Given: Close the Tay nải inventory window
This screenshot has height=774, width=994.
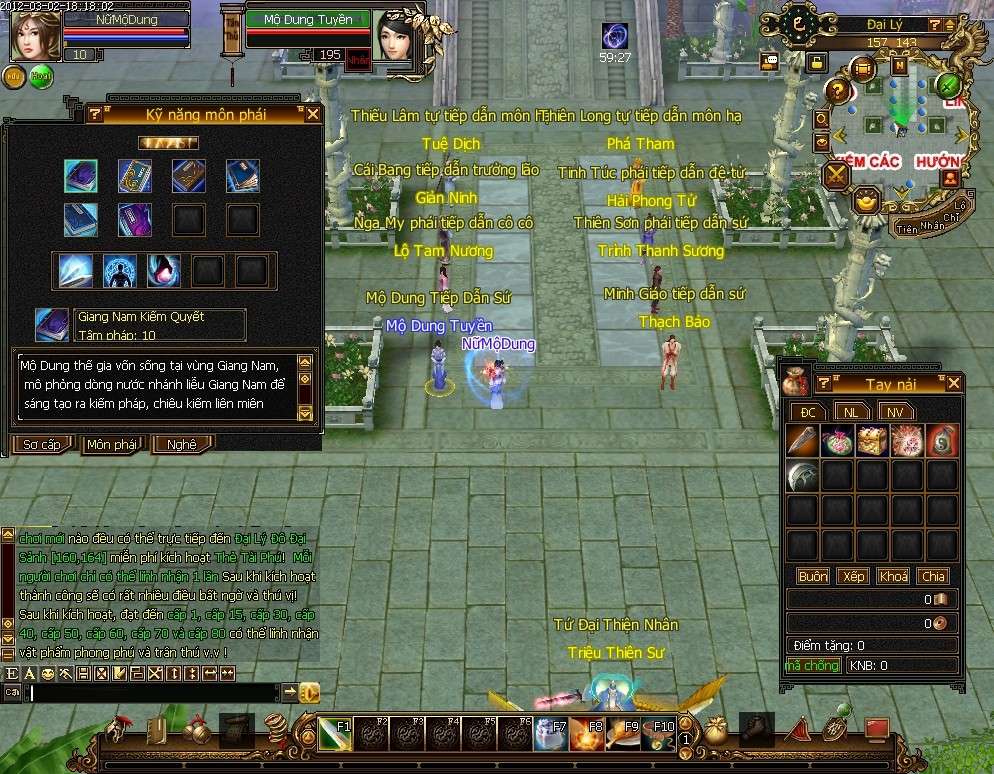Looking at the screenshot, I should [954, 383].
